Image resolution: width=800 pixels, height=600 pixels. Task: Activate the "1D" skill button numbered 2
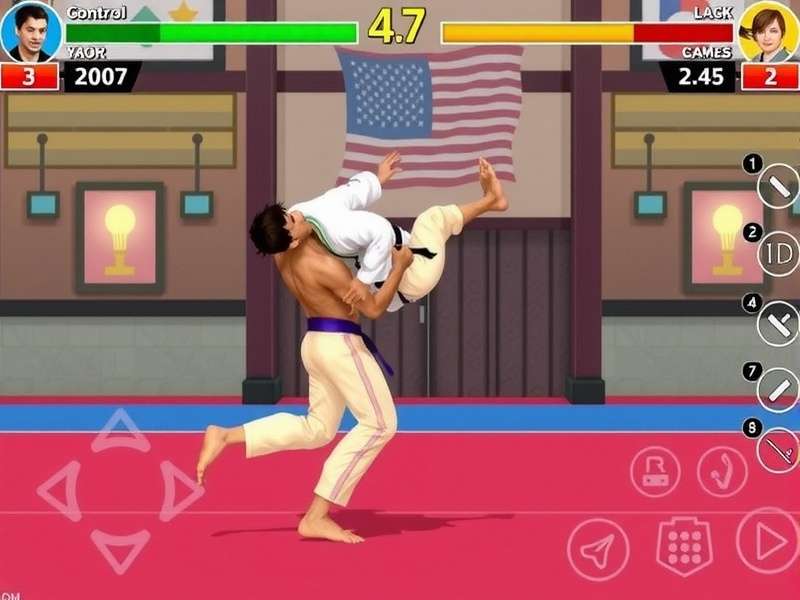click(x=779, y=253)
